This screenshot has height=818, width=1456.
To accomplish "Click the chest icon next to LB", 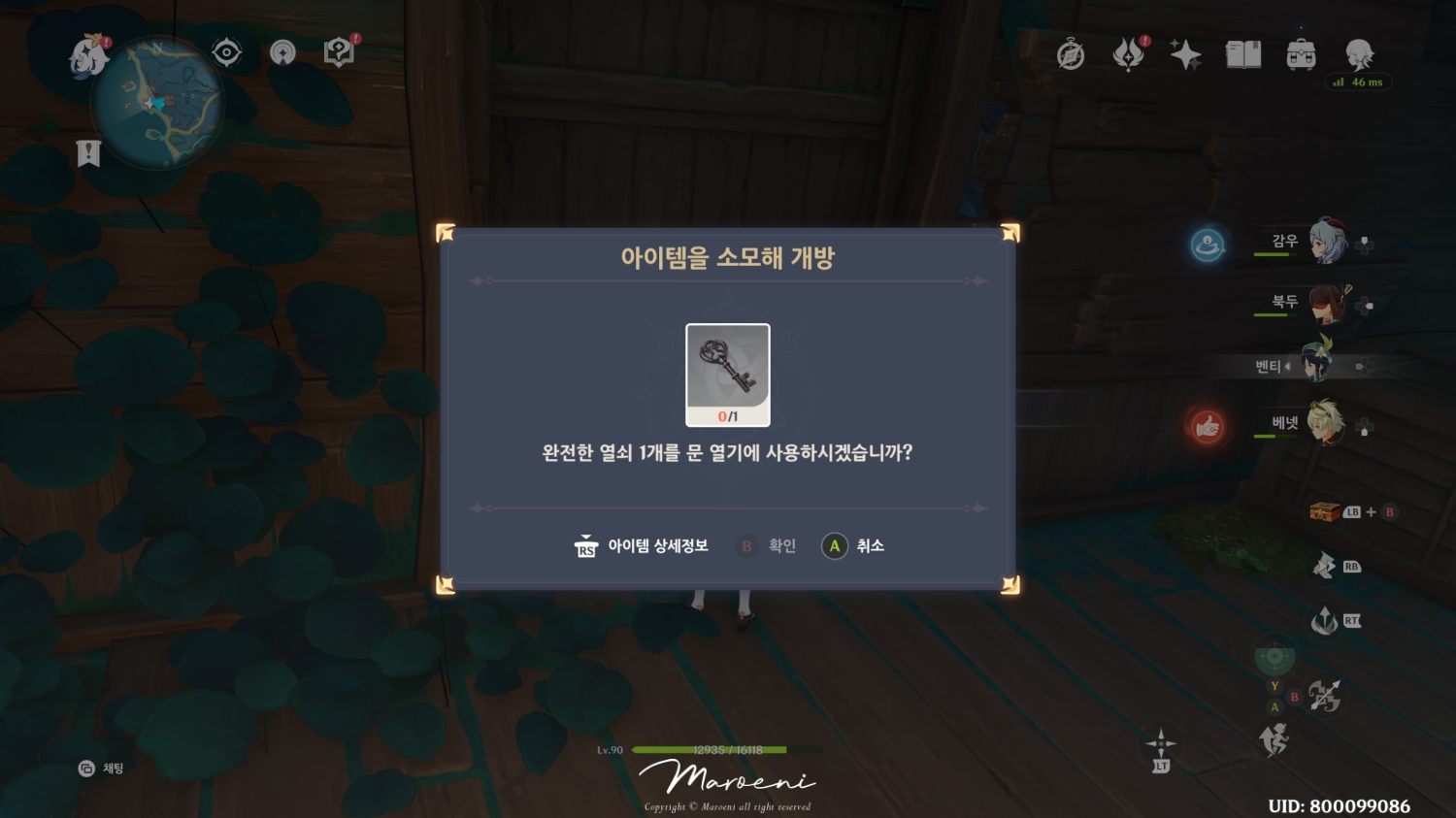I will click(x=1322, y=511).
